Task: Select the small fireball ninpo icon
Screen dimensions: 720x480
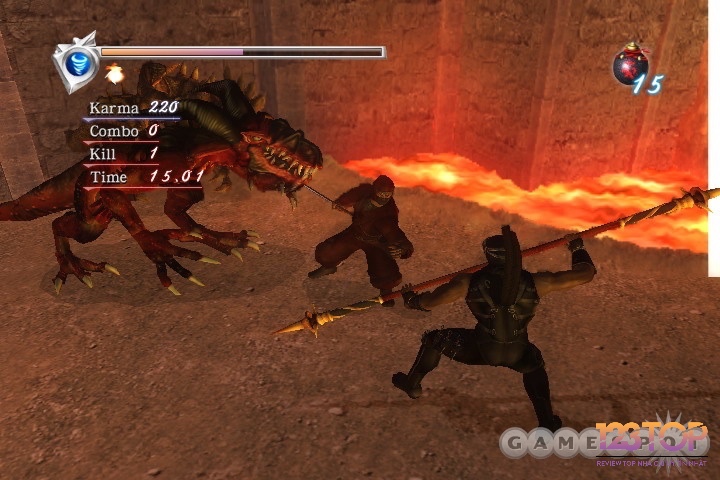Action: click(x=114, y=73)
